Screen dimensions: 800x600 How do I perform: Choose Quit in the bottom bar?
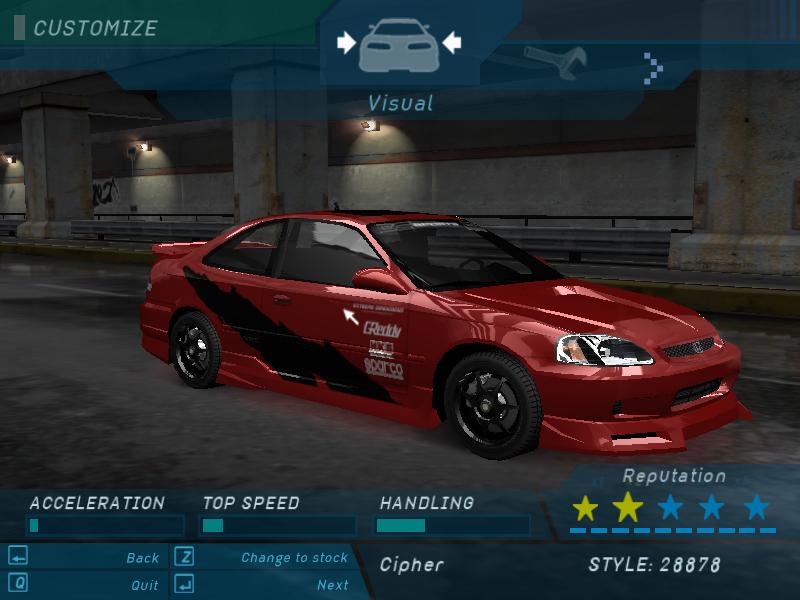pyautogui.click(x=144, y=585)
